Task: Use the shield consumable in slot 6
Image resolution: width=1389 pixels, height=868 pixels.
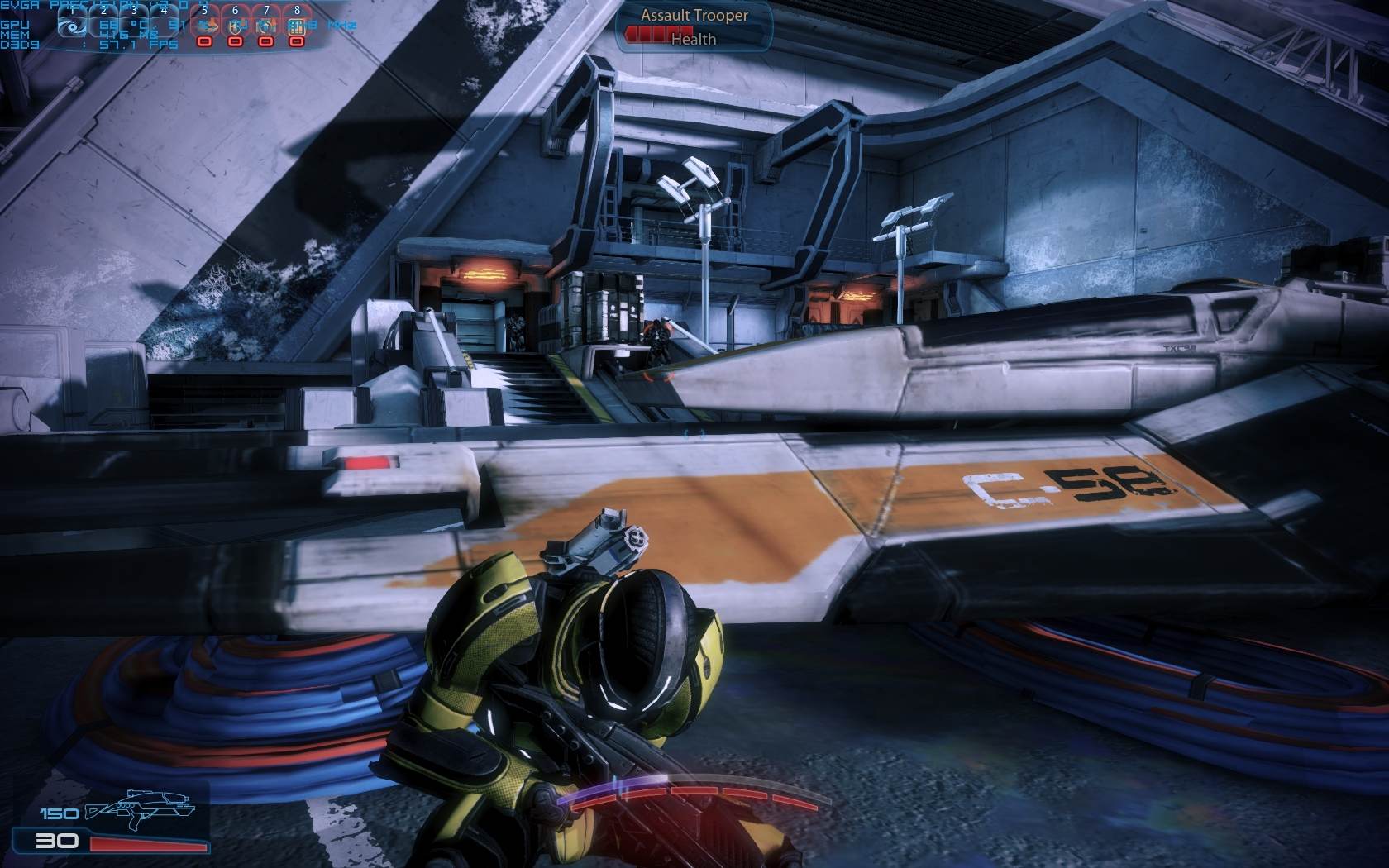Action: coord(236,26)
